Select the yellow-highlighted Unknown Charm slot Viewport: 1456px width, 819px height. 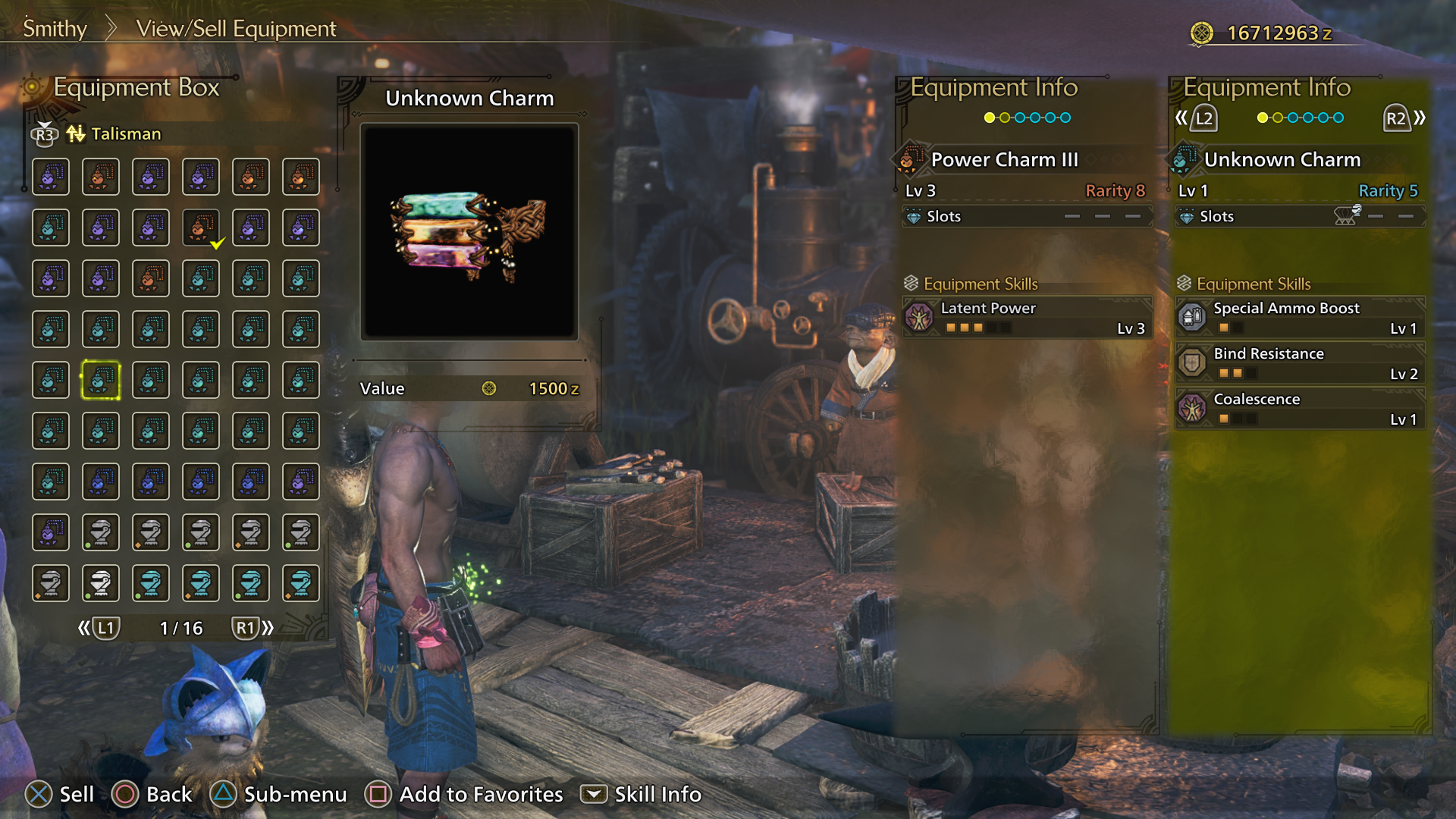tap(101, 379)
